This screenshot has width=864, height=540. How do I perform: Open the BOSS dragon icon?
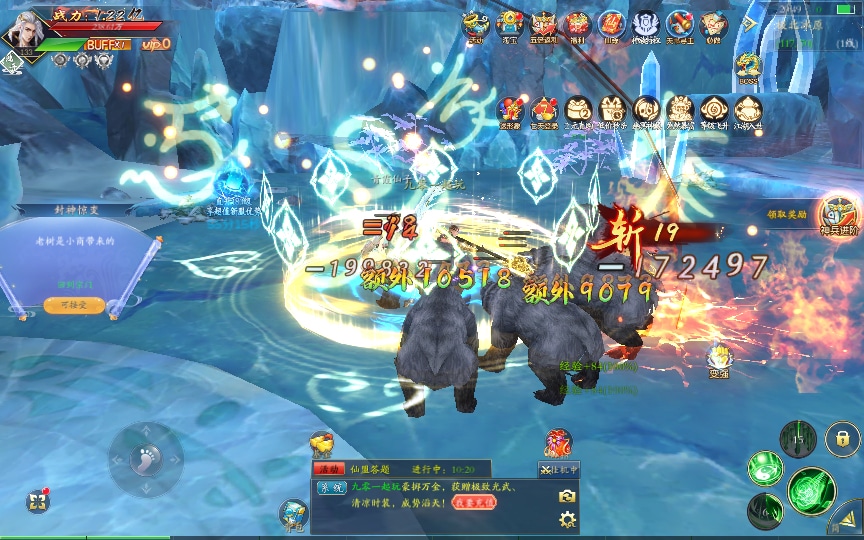click(x=747, y=68)
